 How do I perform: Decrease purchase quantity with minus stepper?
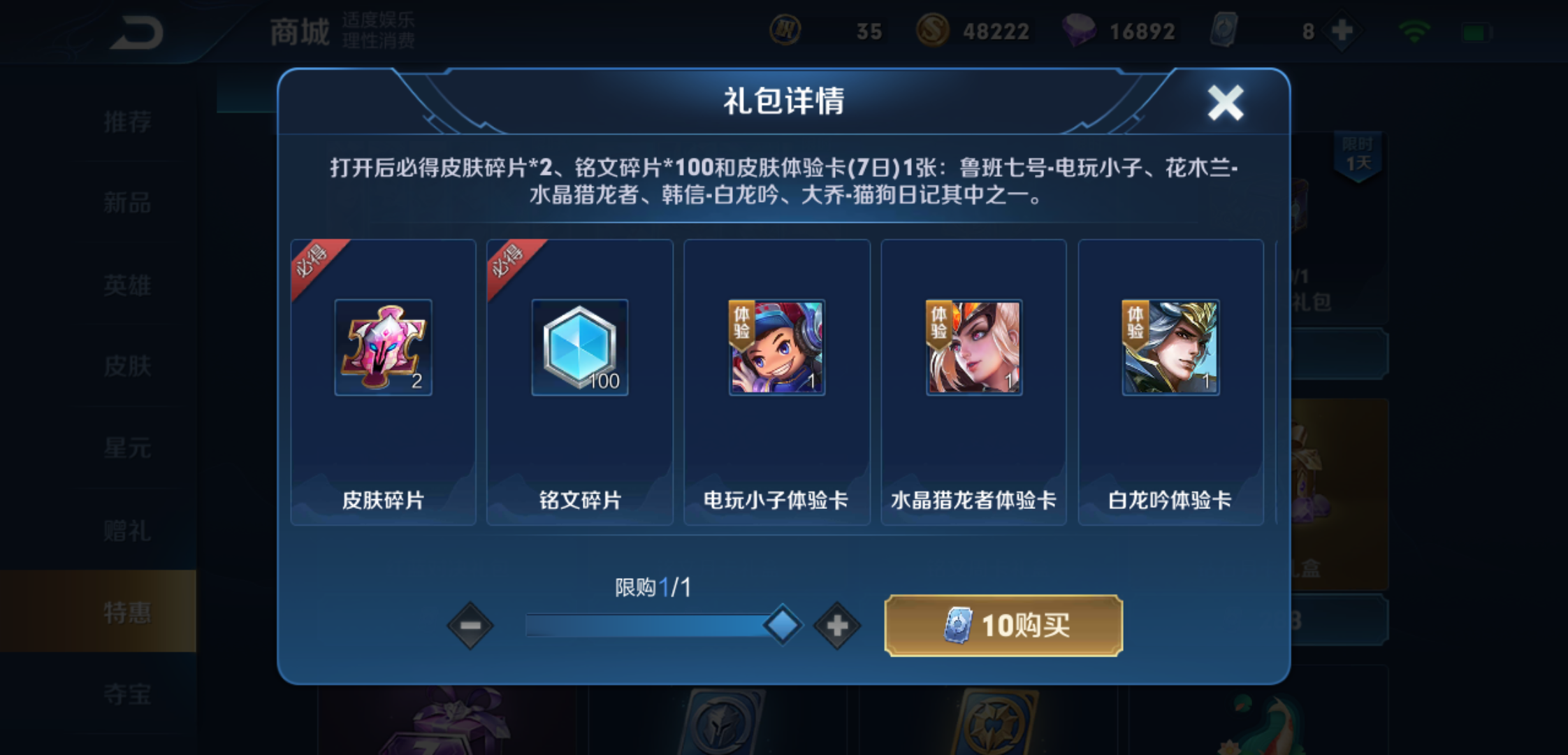pos(469,626)
